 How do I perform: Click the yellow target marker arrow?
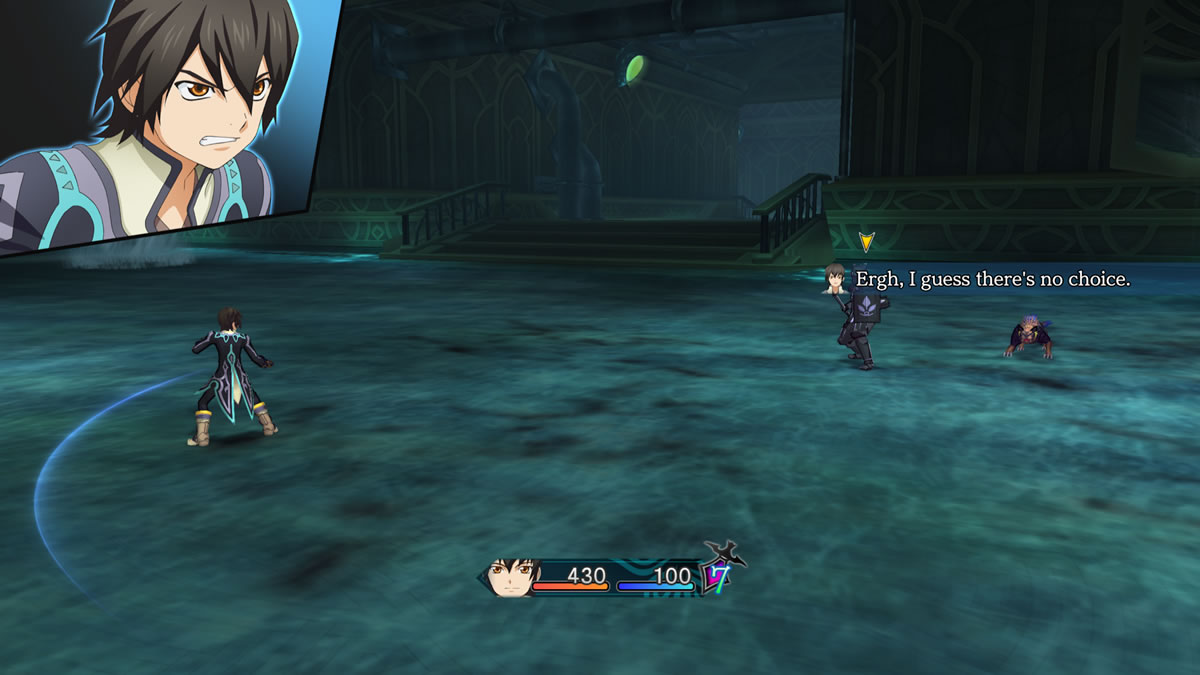pos(866,242)
